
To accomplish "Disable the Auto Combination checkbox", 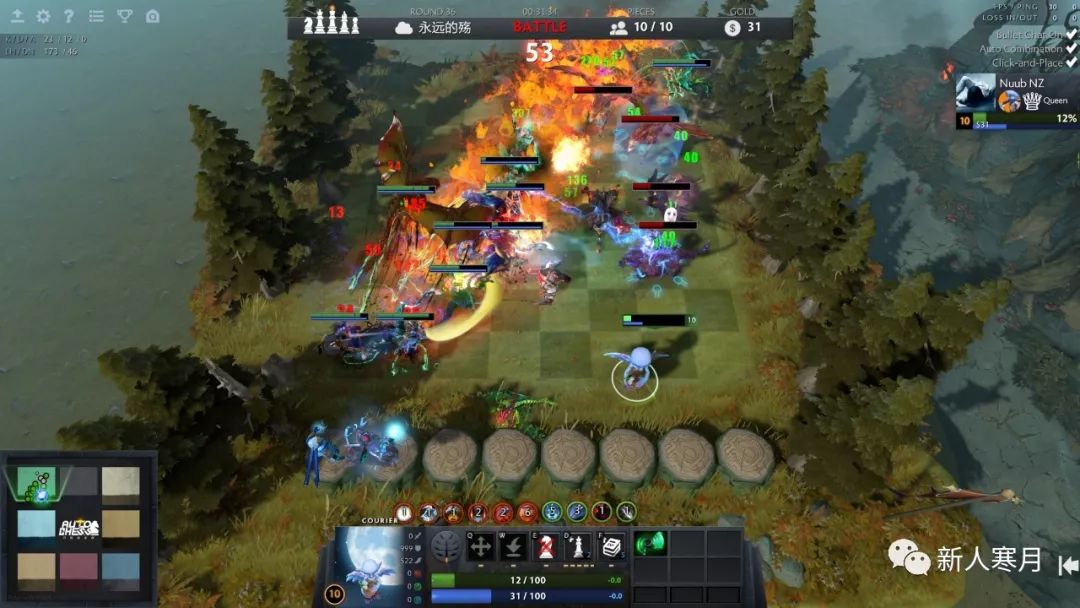I will click(x=1071, y=49).
